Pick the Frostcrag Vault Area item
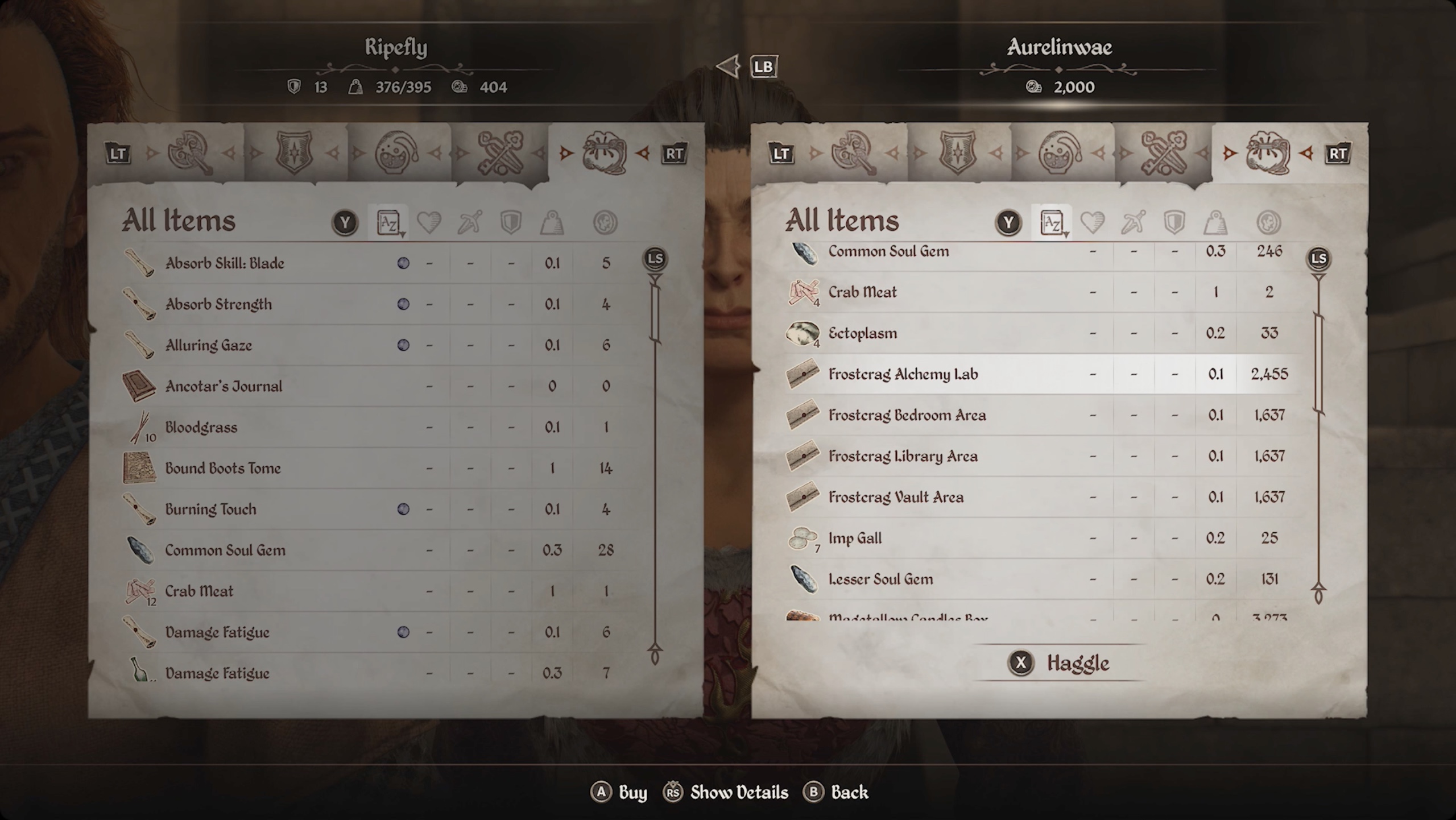 tap(896, 497)
